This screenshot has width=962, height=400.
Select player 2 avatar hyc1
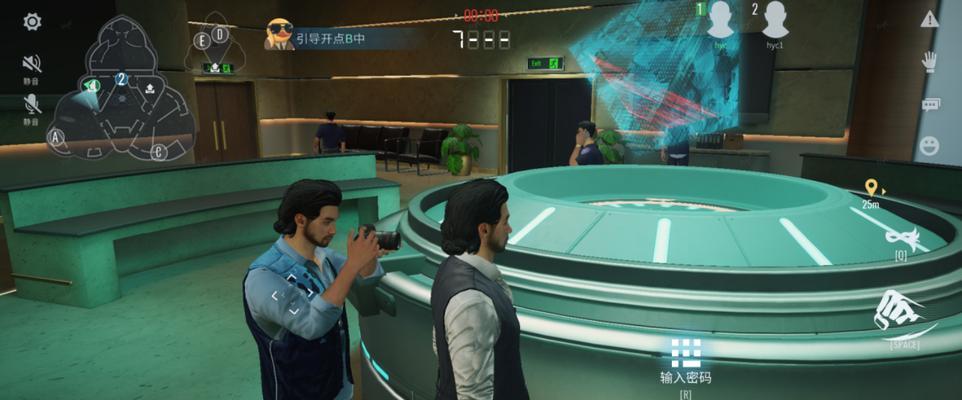pyautogui.click(x=774, y=20)
